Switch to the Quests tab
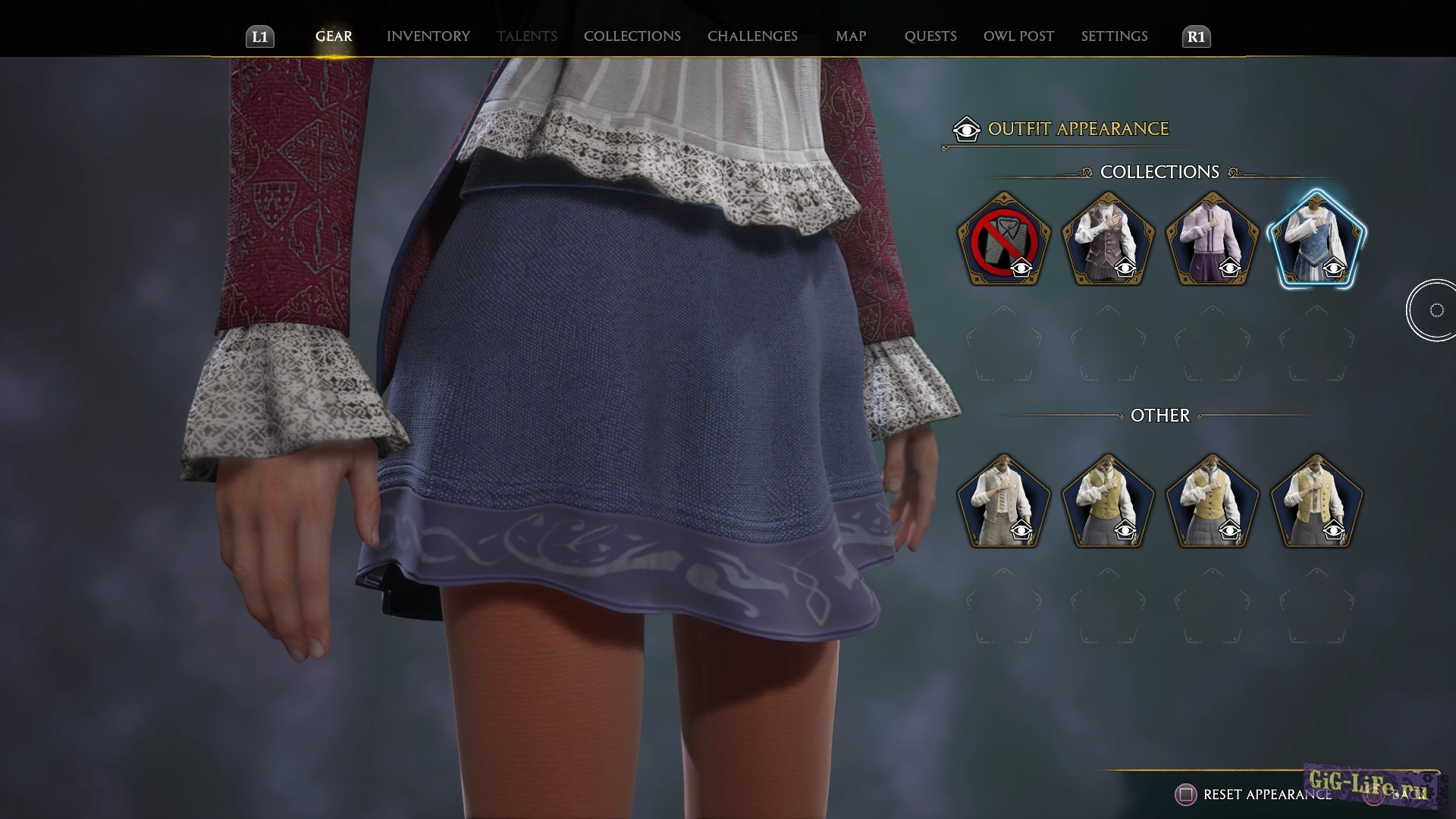The width and height of the screenshot is (1456, 819). (930, 36)
